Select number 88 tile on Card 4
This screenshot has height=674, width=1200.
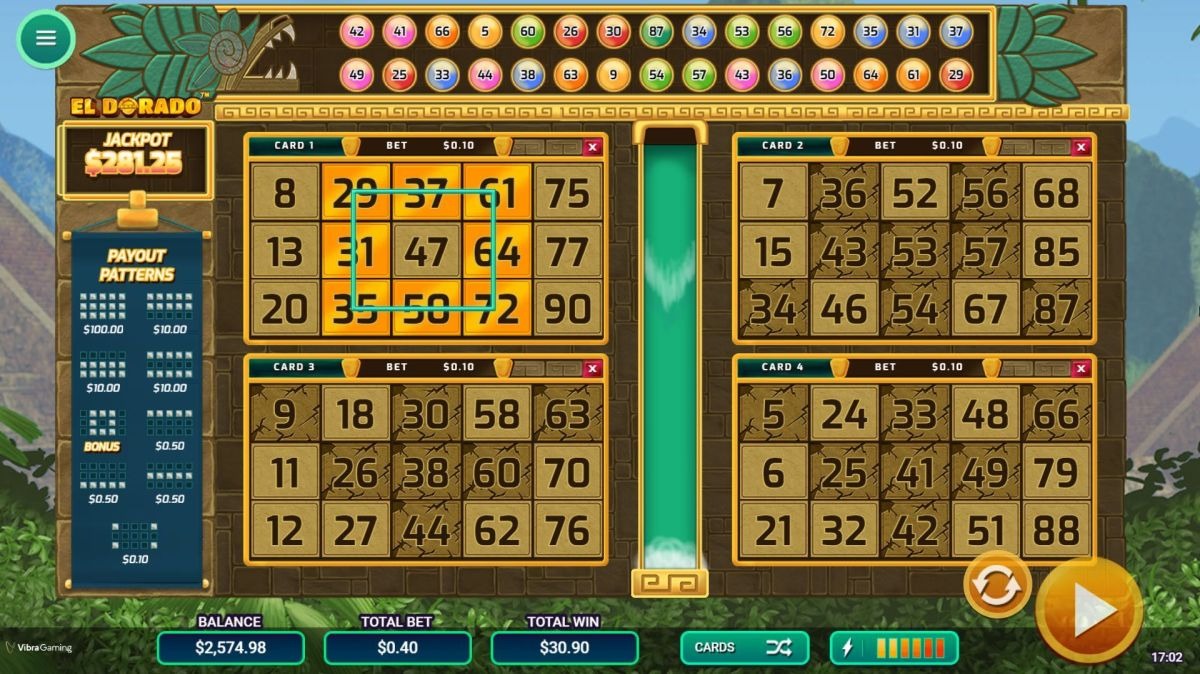(1057, 530)
